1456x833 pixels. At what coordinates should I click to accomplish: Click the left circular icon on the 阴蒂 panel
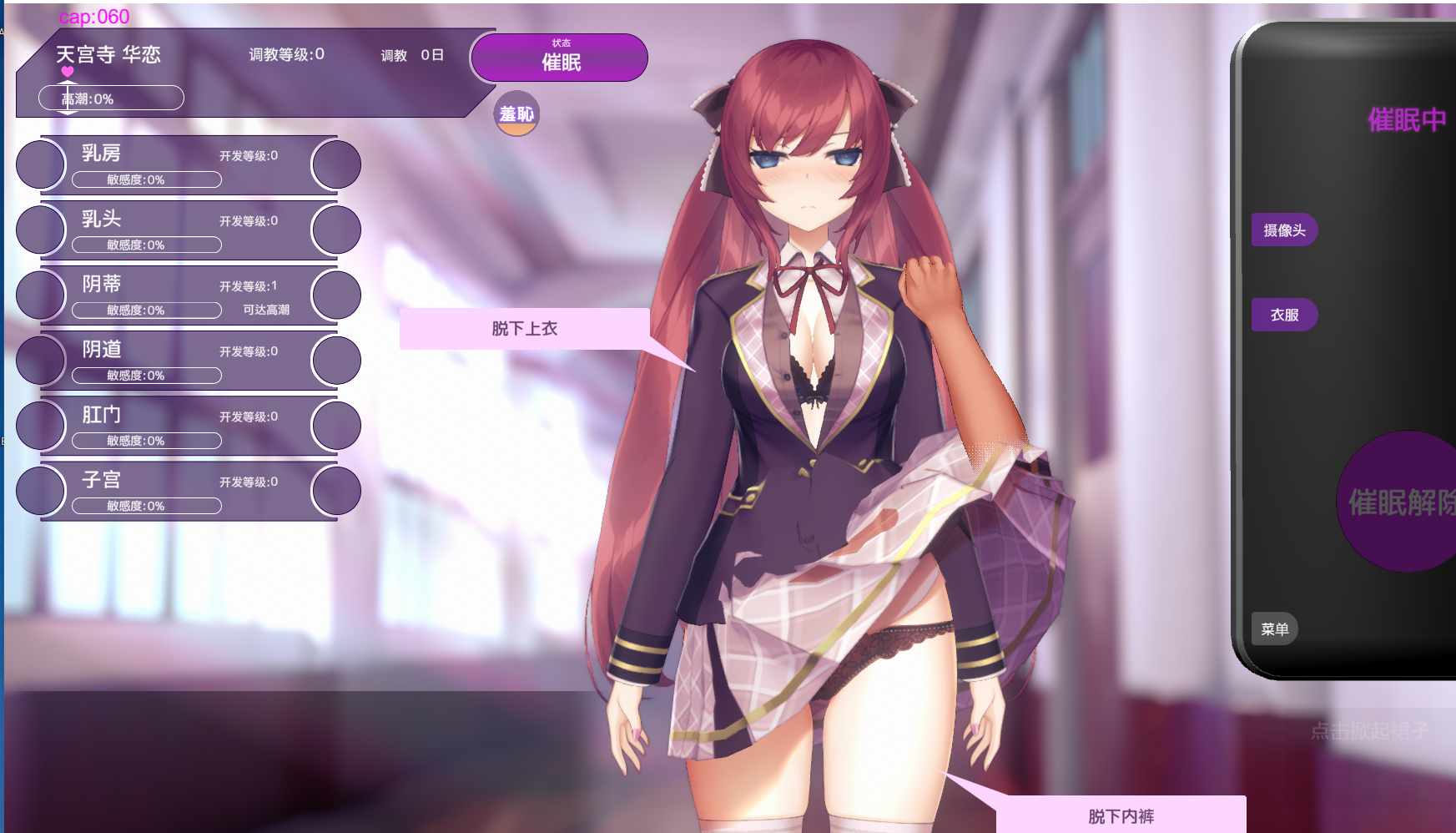(x=40, y=295)
